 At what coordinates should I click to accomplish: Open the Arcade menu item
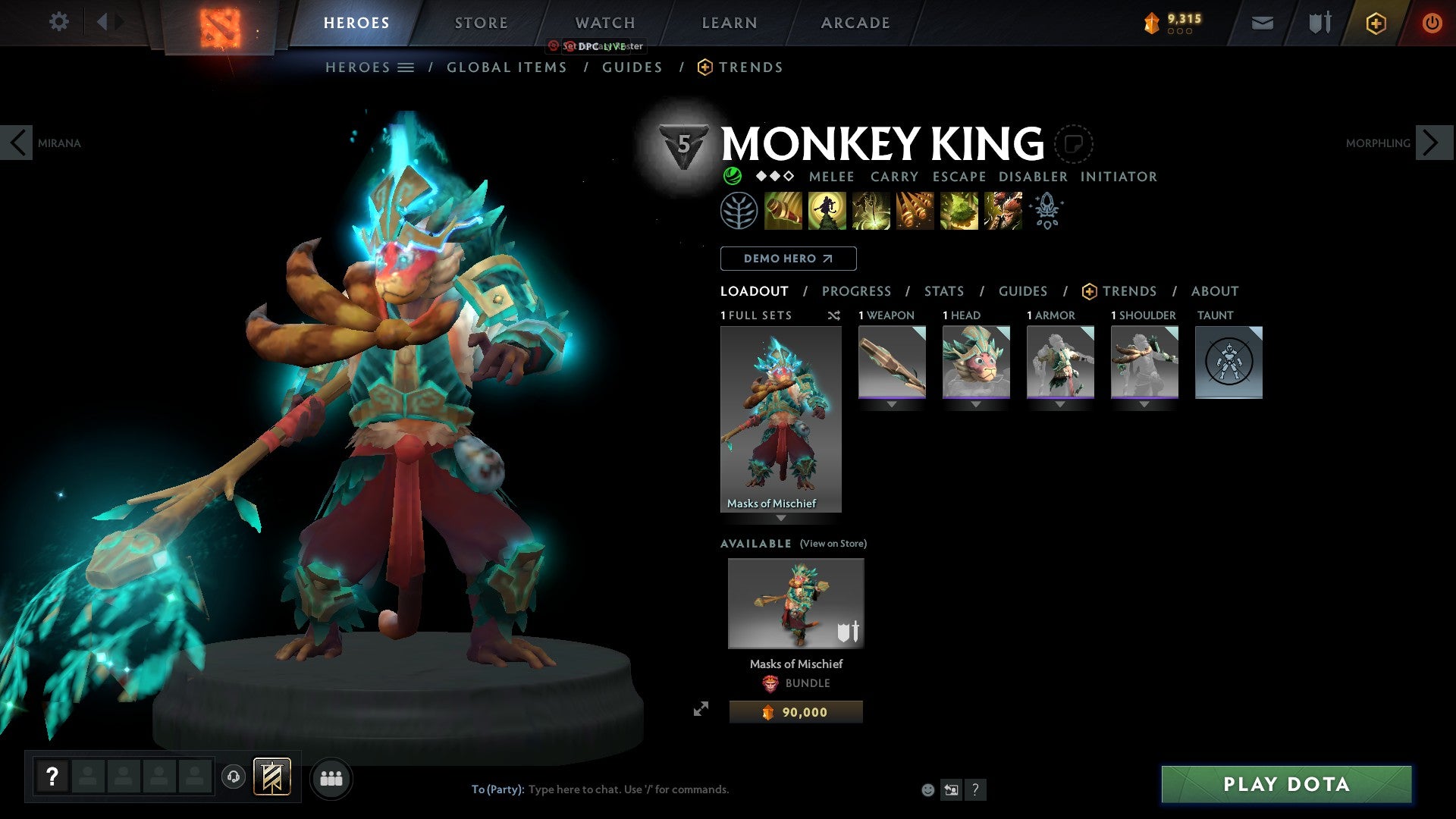coord(855,23)
